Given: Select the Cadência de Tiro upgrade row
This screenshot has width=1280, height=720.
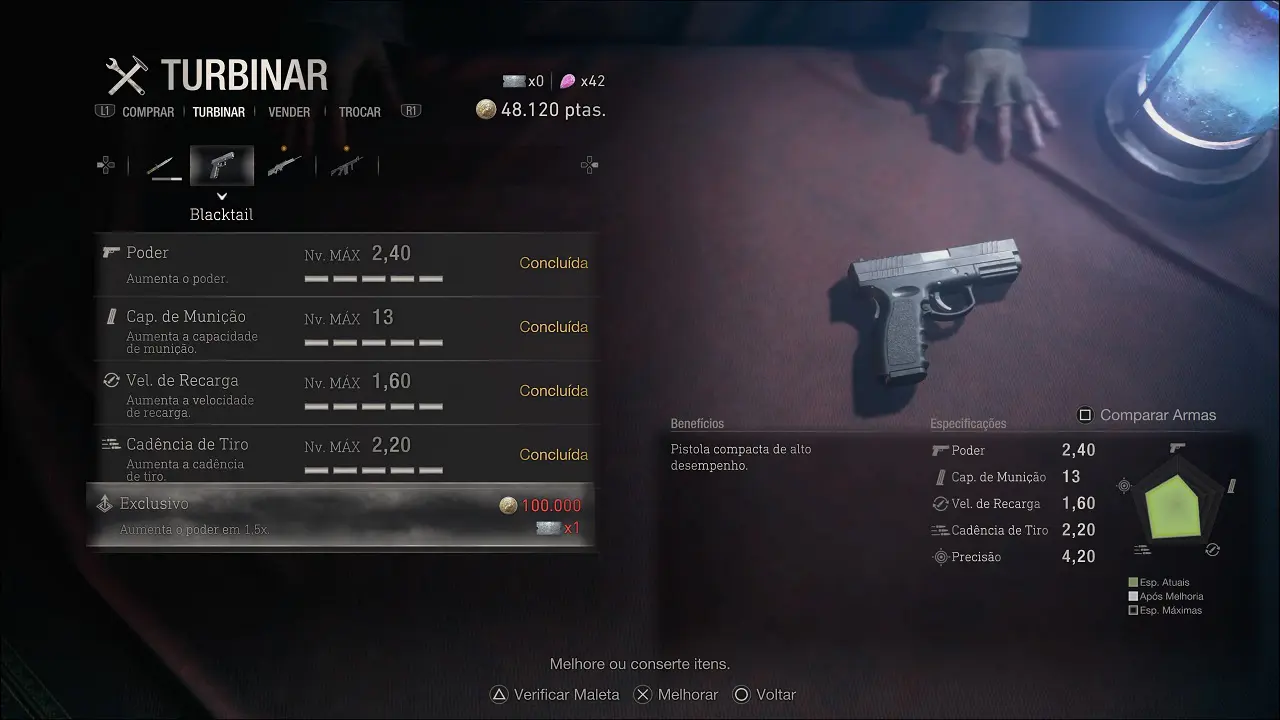Looking at the screenshot, I should pos(346,456).
